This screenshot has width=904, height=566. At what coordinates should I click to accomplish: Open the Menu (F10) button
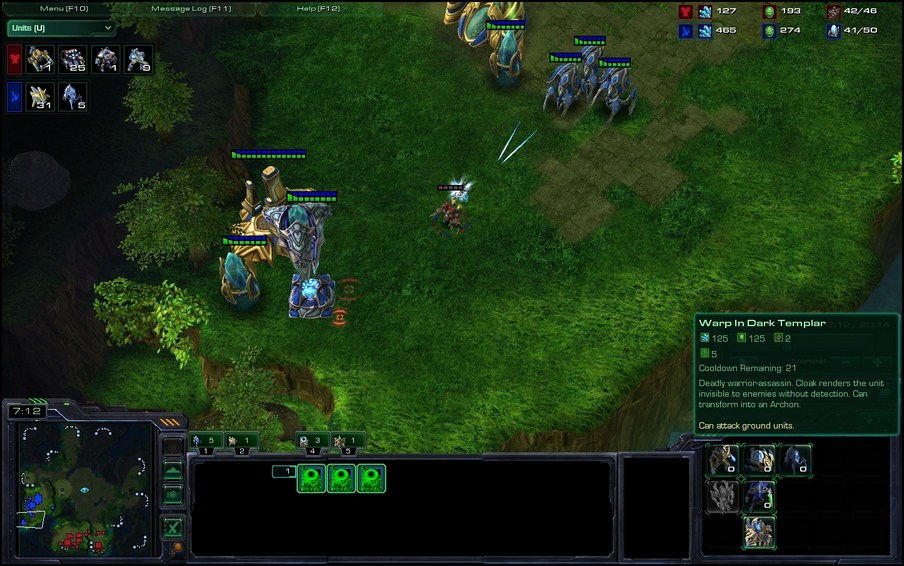[x=65, y=8]
